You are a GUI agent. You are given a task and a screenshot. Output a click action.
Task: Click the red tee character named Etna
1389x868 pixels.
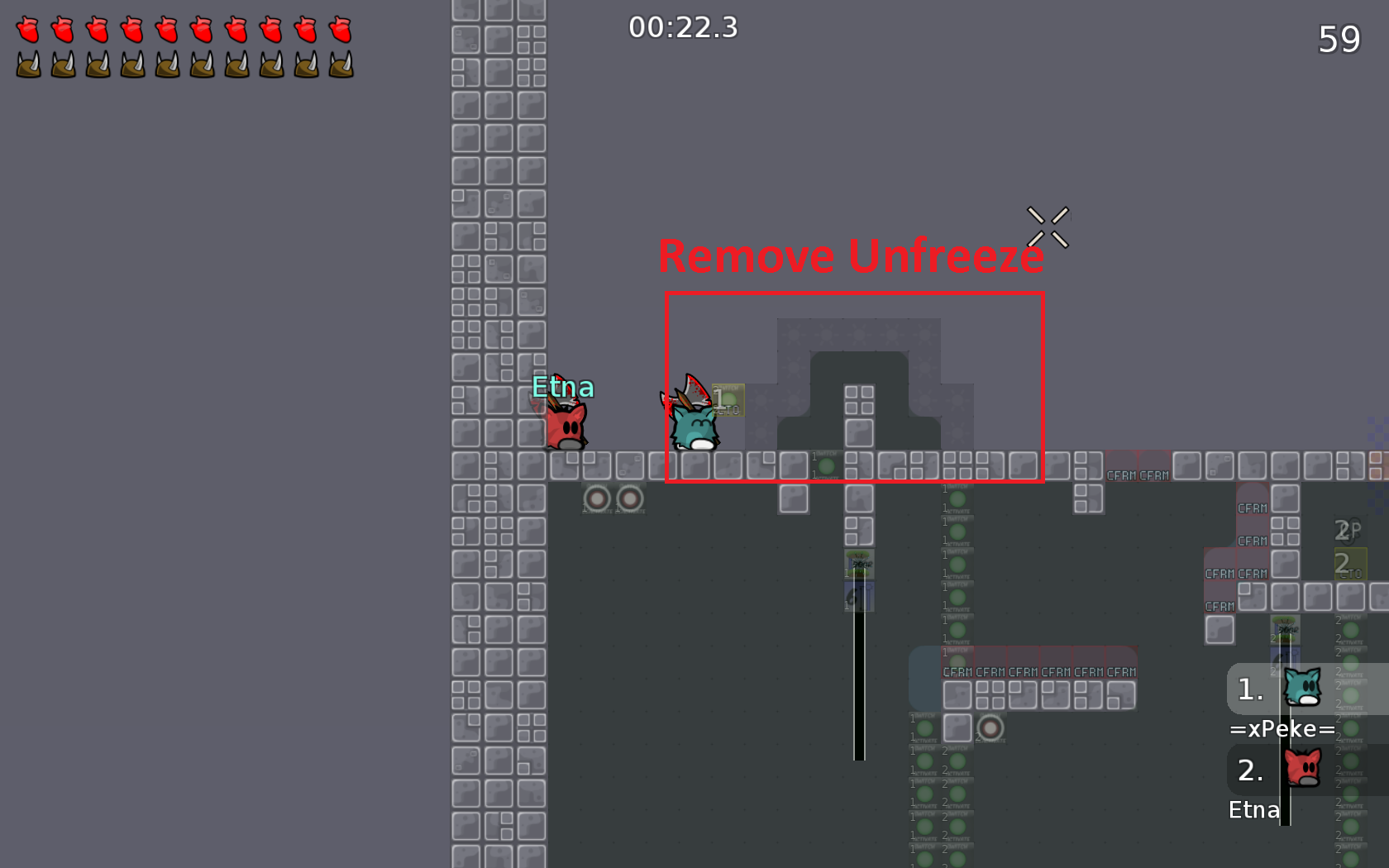click(x=567, y=427)
